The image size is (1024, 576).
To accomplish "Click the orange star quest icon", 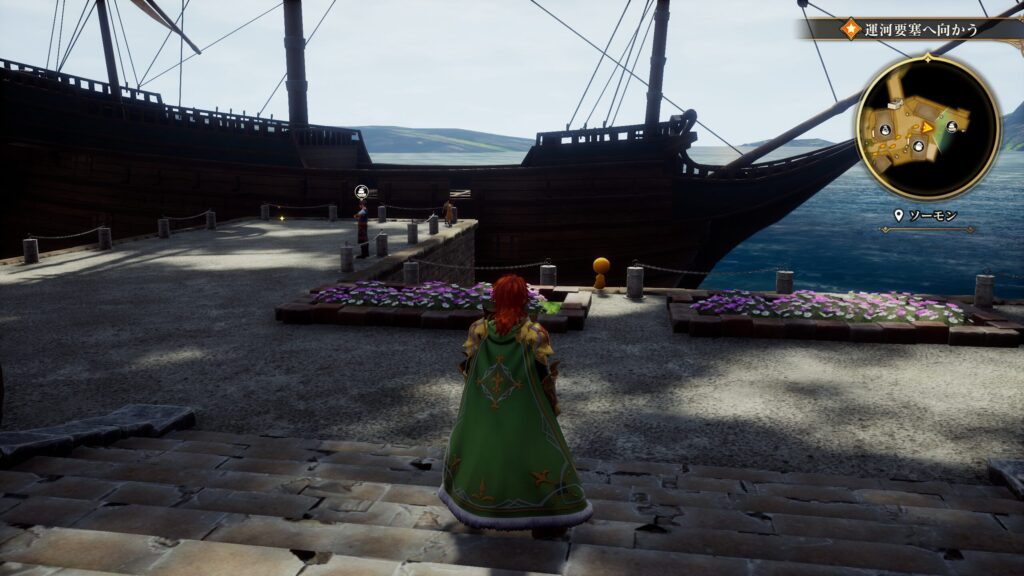I will click(851, 28).
